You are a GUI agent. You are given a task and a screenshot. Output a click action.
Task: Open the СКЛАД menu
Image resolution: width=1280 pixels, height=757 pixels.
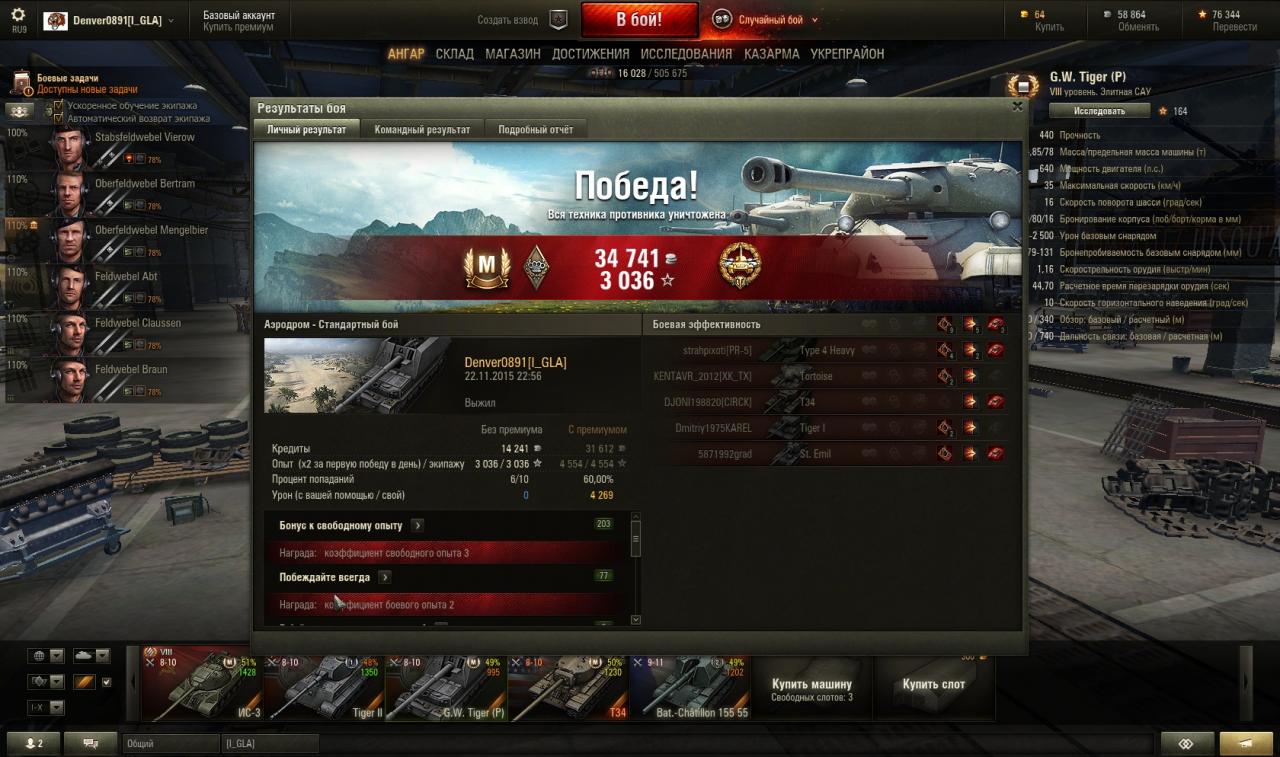(x=454, y=54)
